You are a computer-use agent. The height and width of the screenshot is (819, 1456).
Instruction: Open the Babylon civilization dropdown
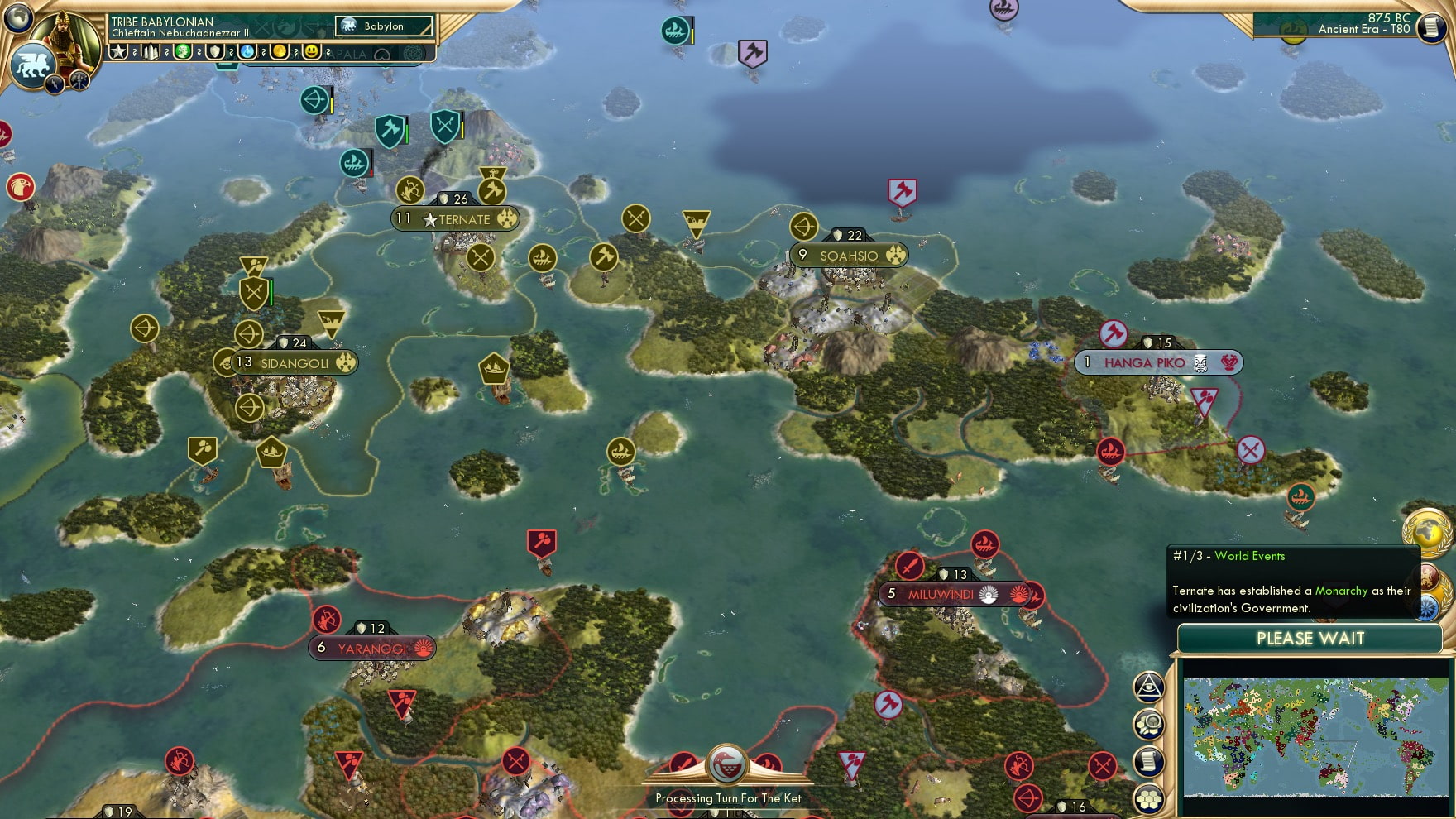point(384,26)
